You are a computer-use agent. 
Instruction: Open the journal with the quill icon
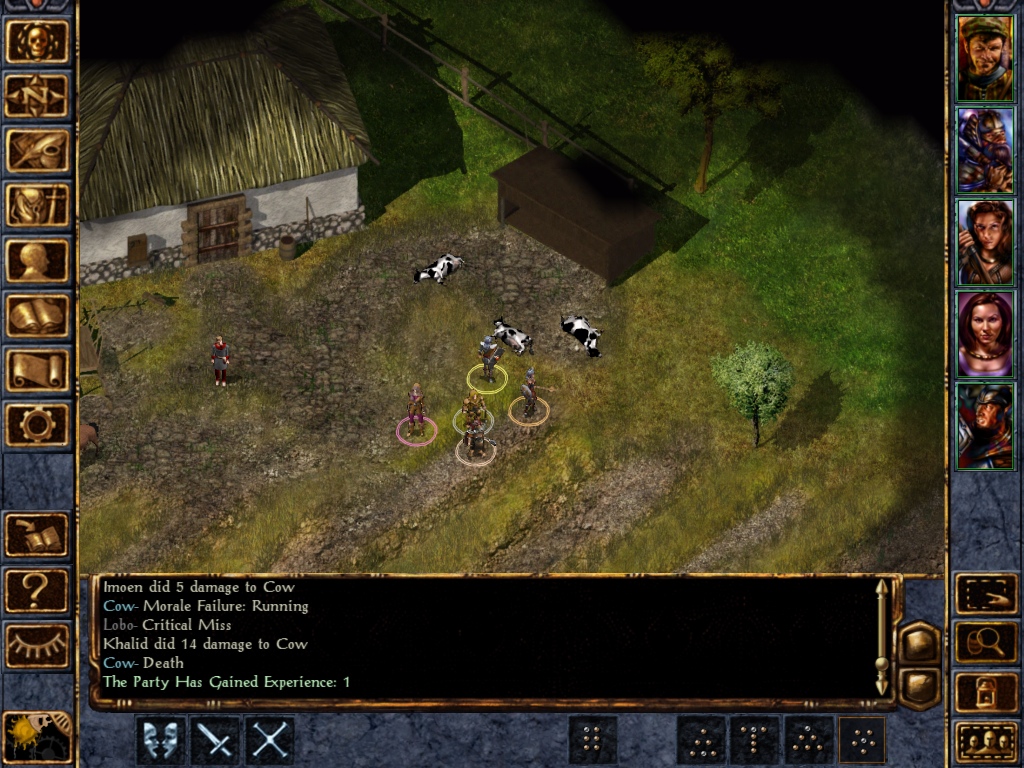(x=38, y=151)
